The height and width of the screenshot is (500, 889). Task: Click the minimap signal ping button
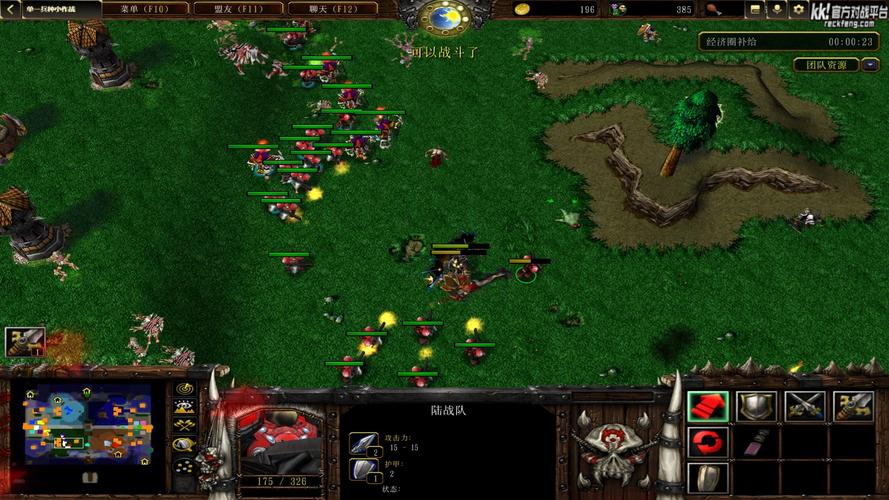[184, 388]
